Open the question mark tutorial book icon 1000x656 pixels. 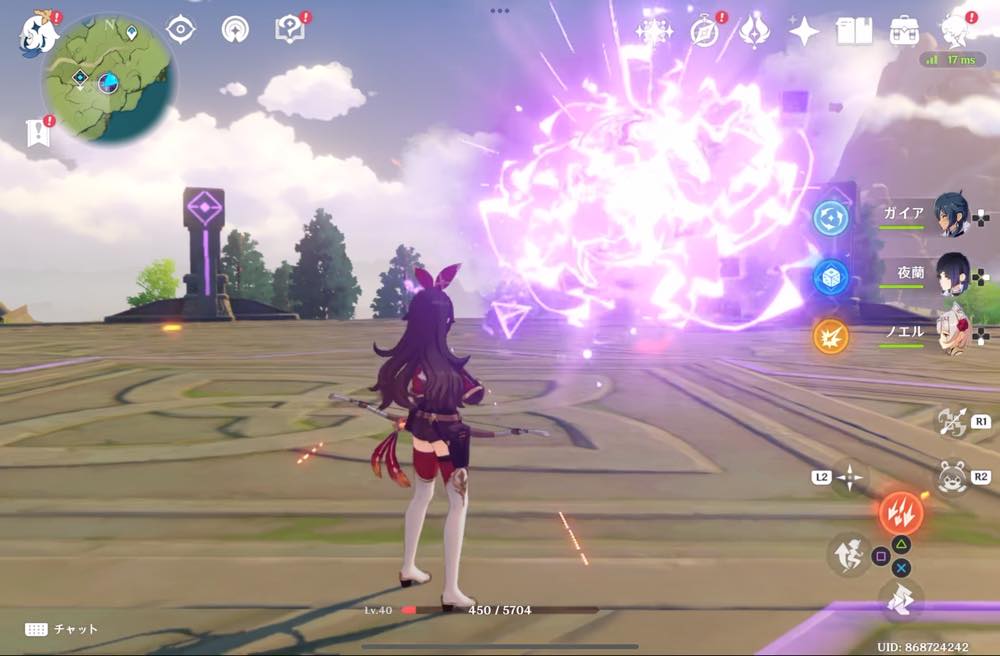(289, 30)
